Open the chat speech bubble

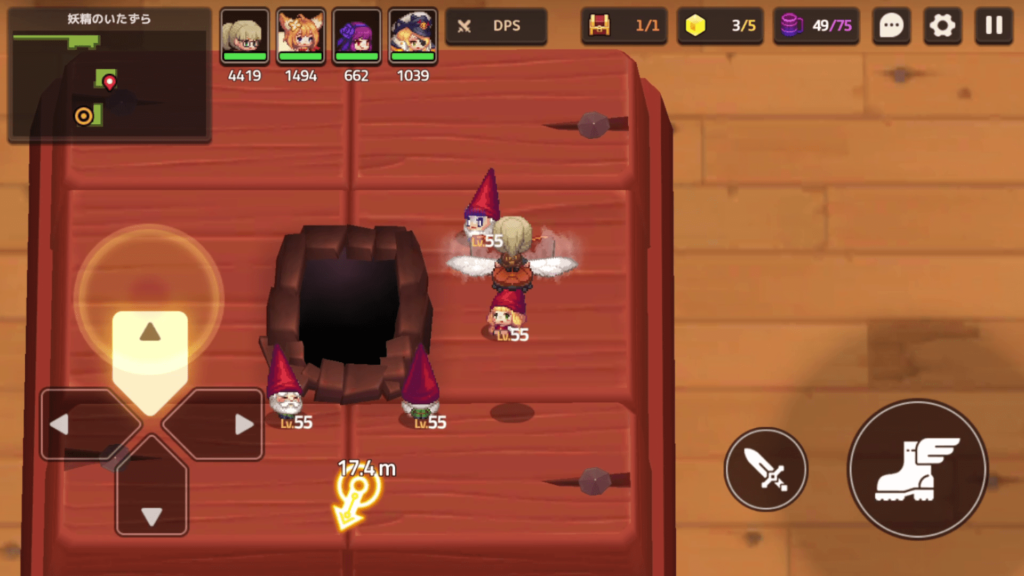point(891,26)
